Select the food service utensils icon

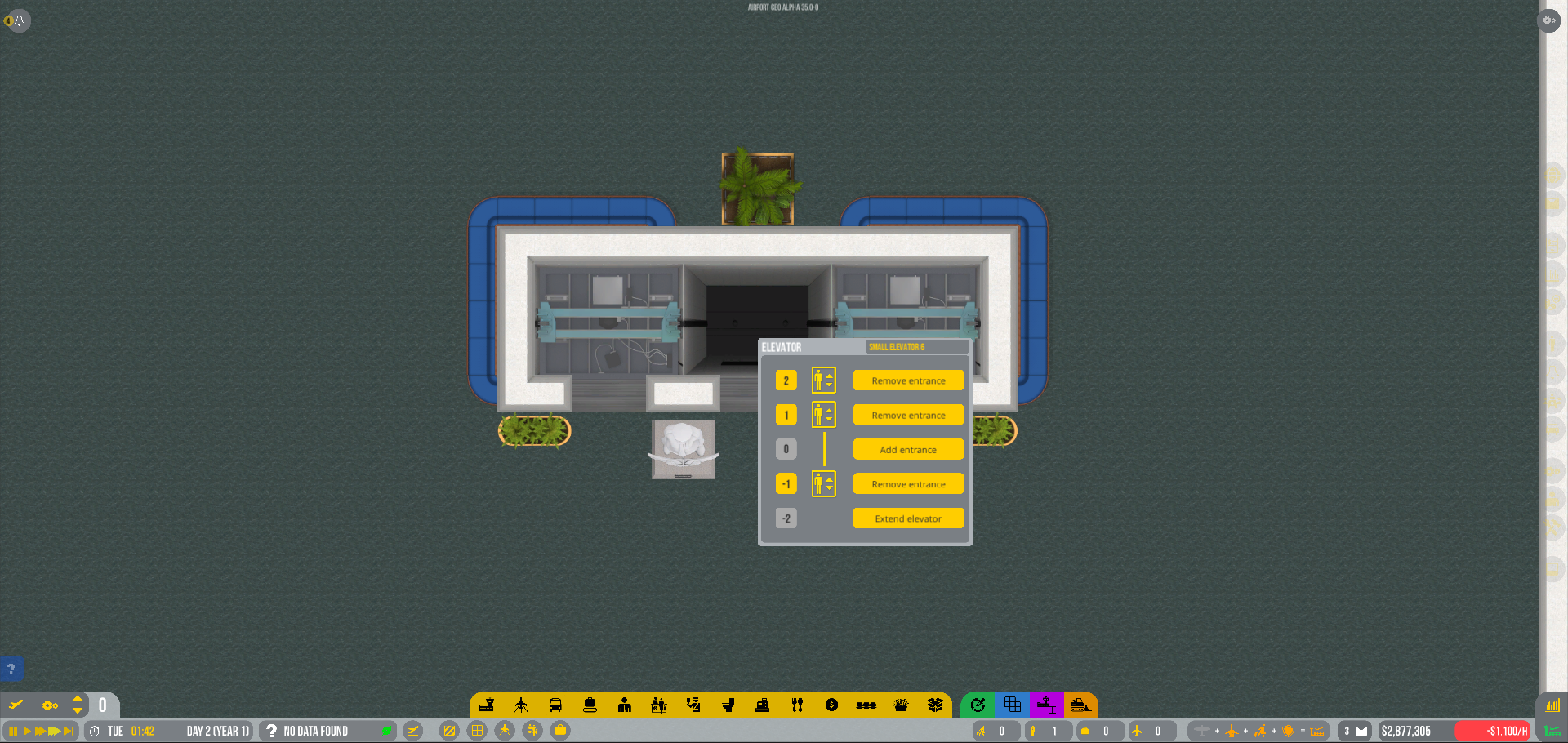tap(796, 705)
